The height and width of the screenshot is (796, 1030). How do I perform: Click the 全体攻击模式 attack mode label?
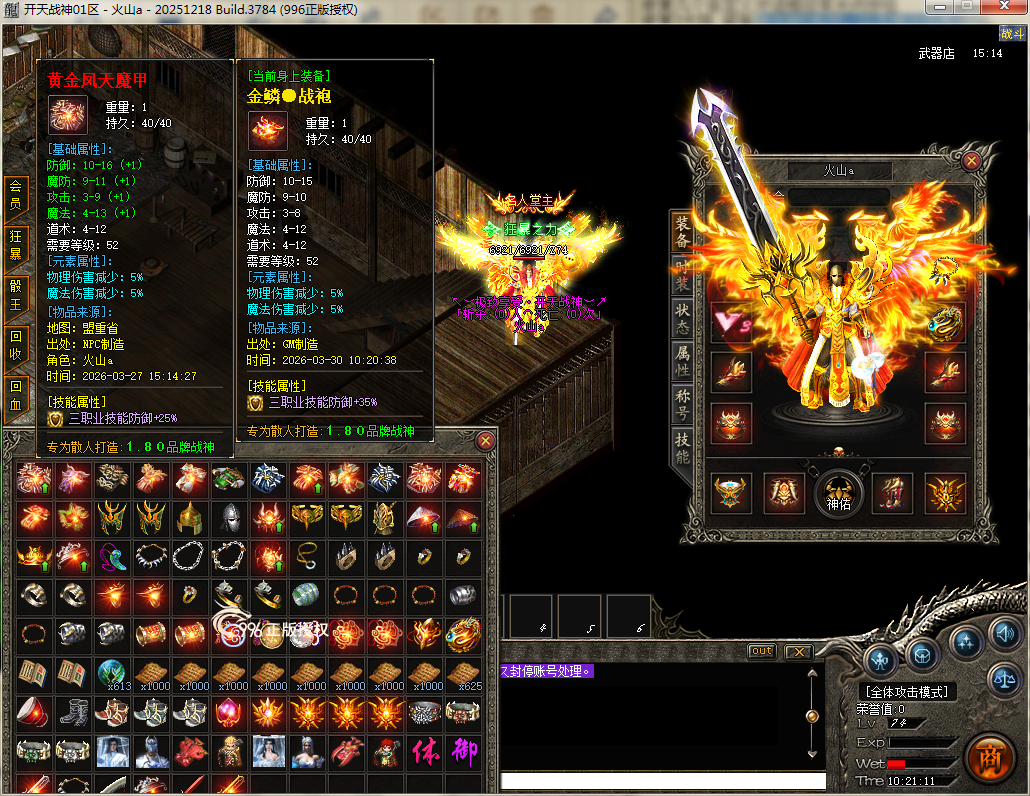tap(907, 692)
